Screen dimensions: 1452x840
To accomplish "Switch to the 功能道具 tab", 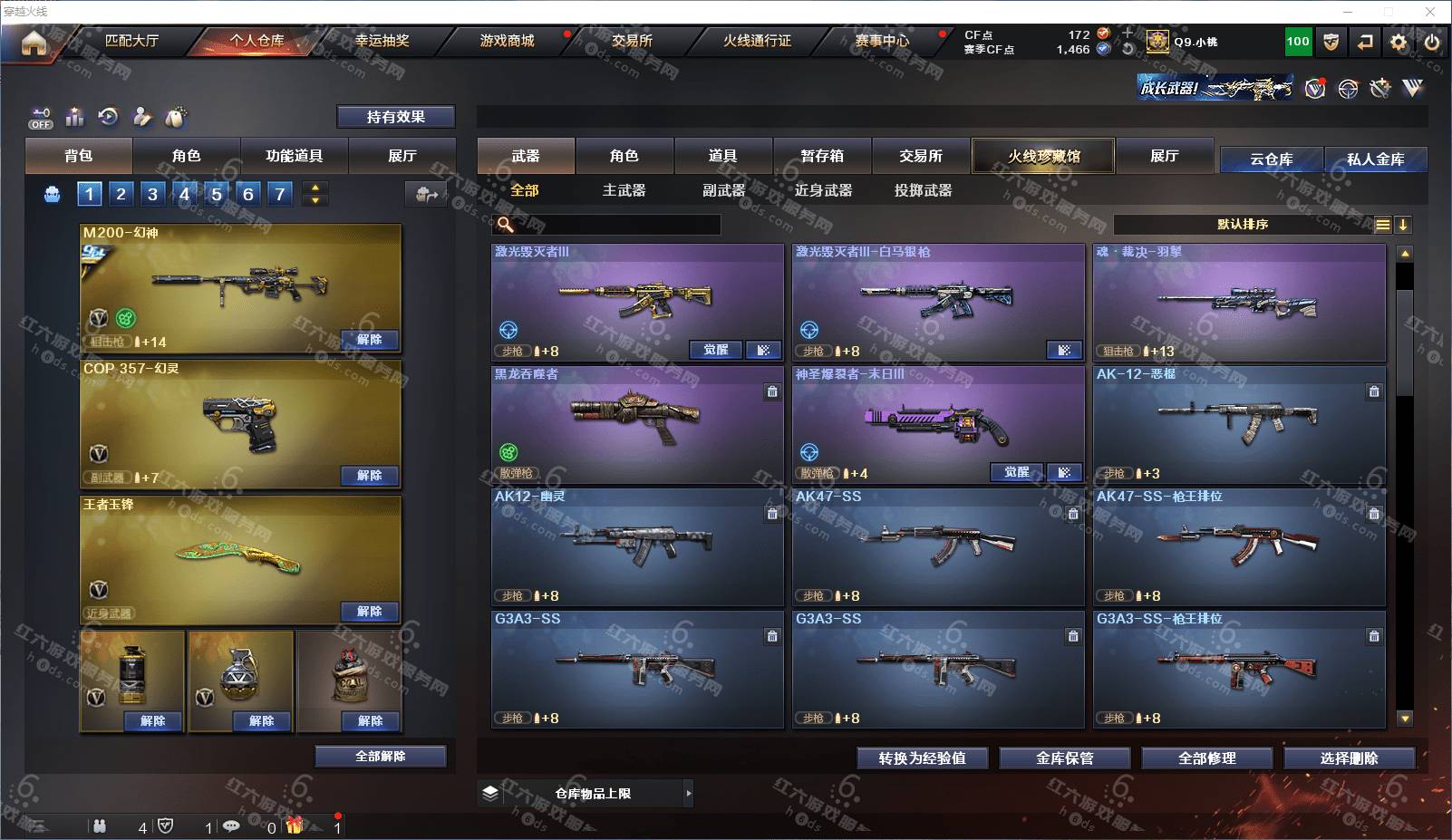I will tap(294, 156).
